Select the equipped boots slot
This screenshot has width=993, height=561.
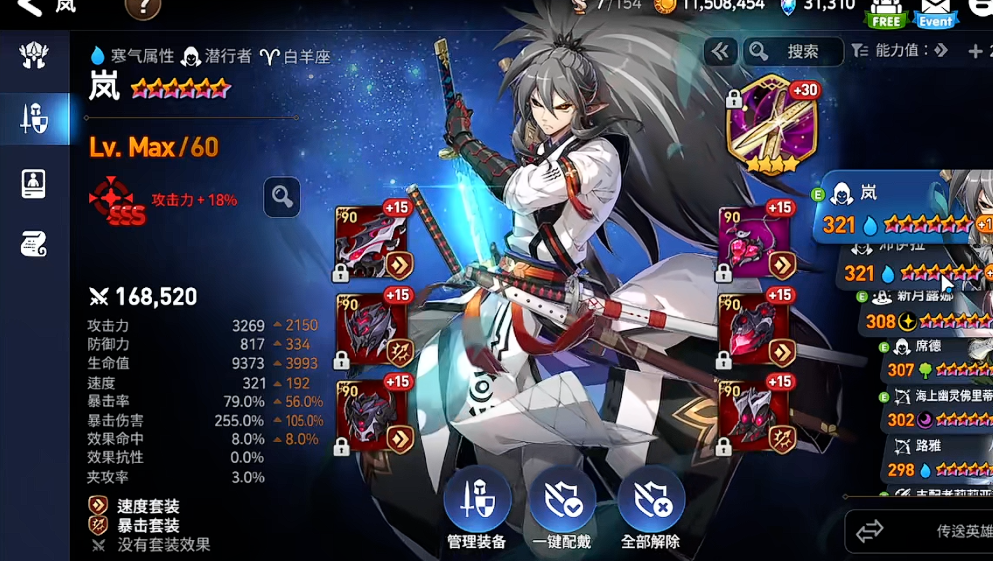[x=755, y=415]
